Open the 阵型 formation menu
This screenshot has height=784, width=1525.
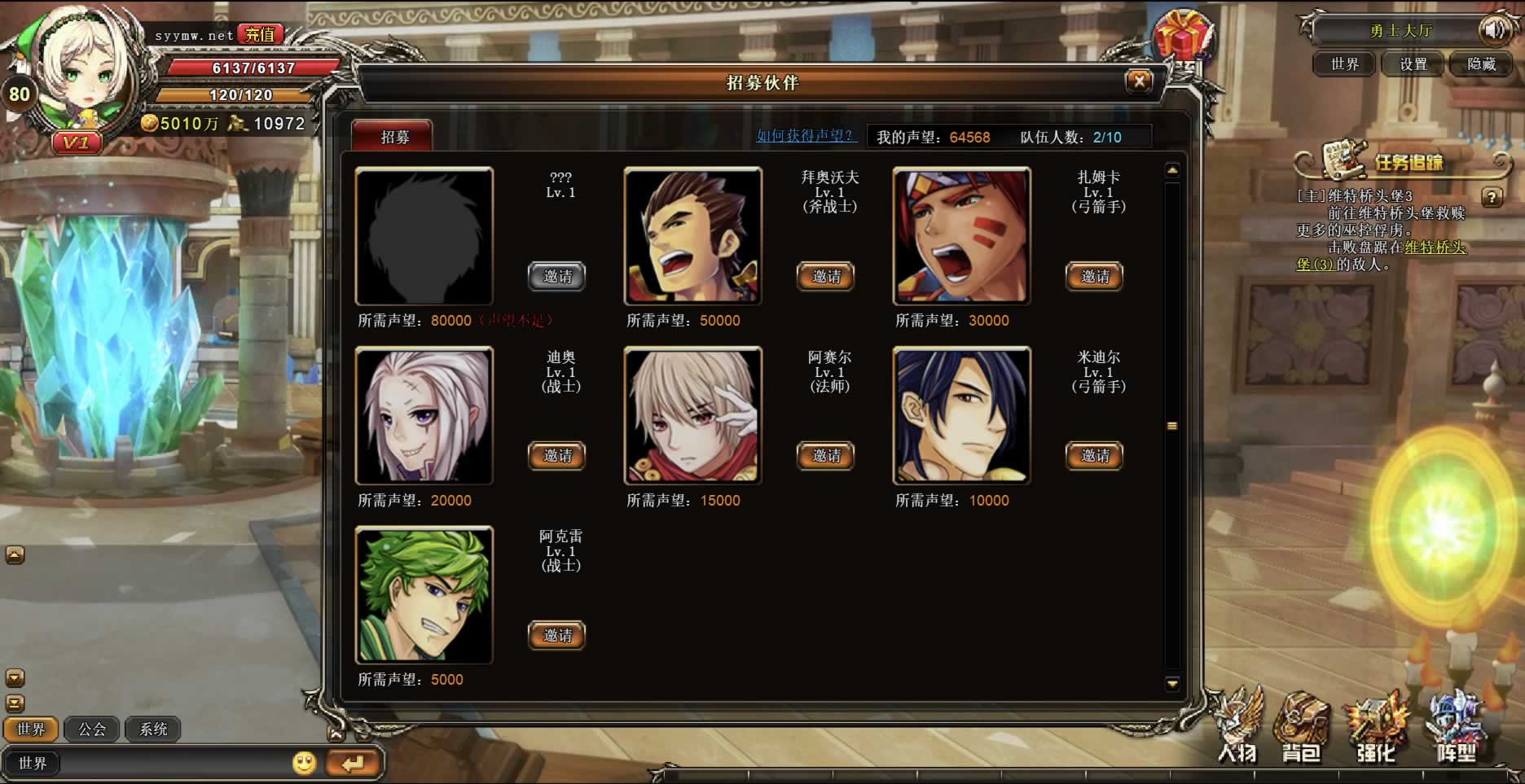click(1456, 729)
